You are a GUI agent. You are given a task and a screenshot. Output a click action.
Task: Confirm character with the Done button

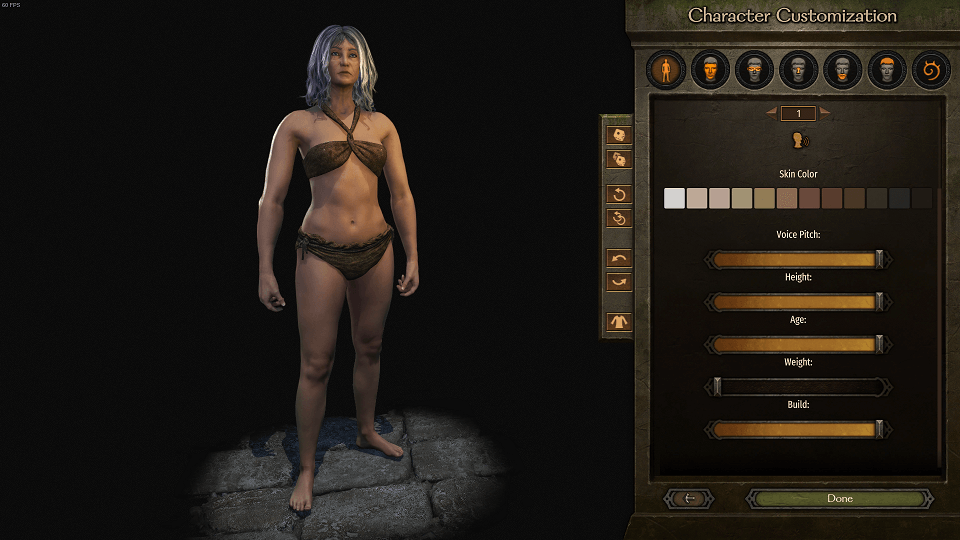tap(839, 498)
